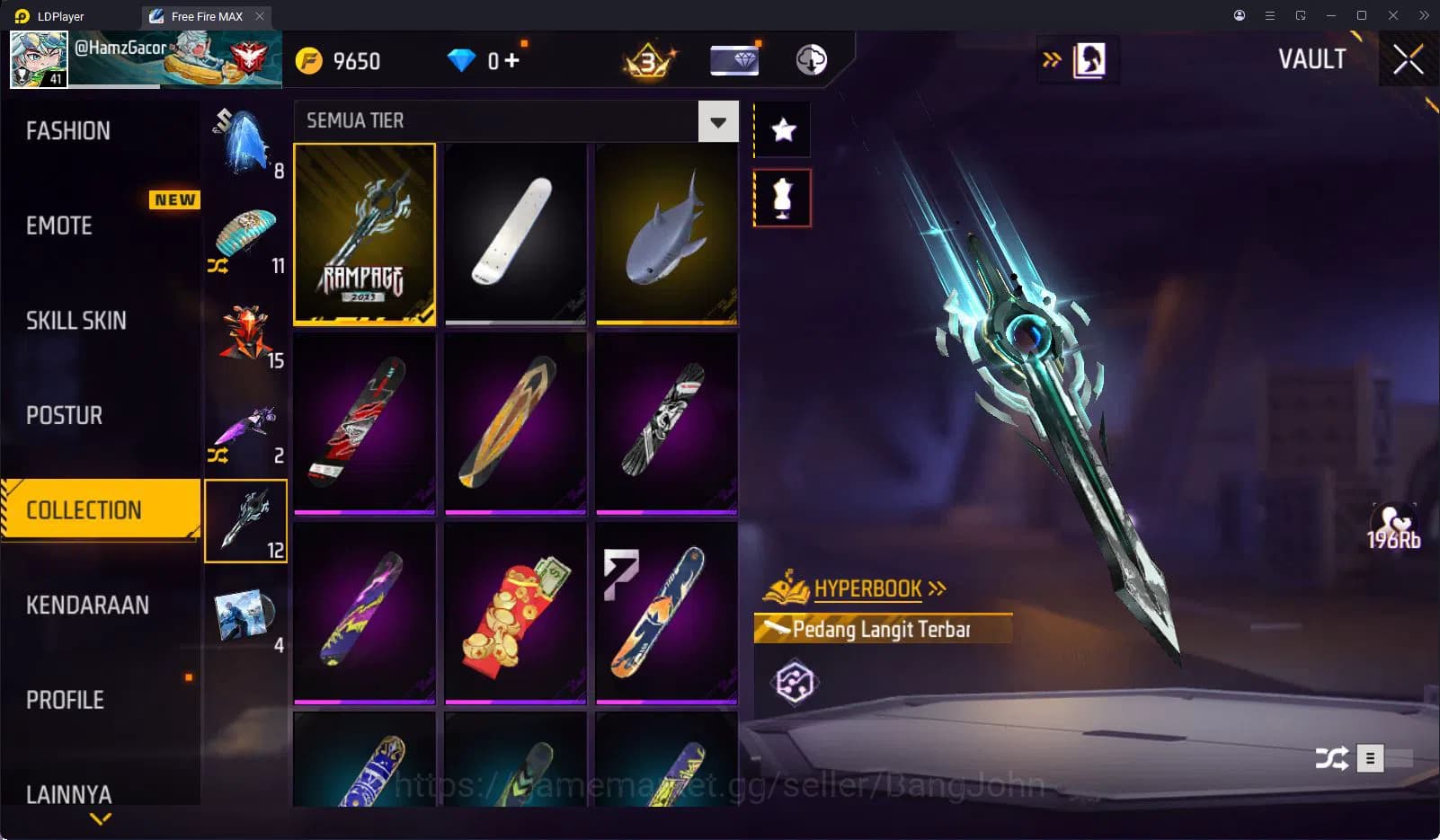Expand LAINNYA with the bottom chevron
1440x840 pixels.
click(99, 819)
